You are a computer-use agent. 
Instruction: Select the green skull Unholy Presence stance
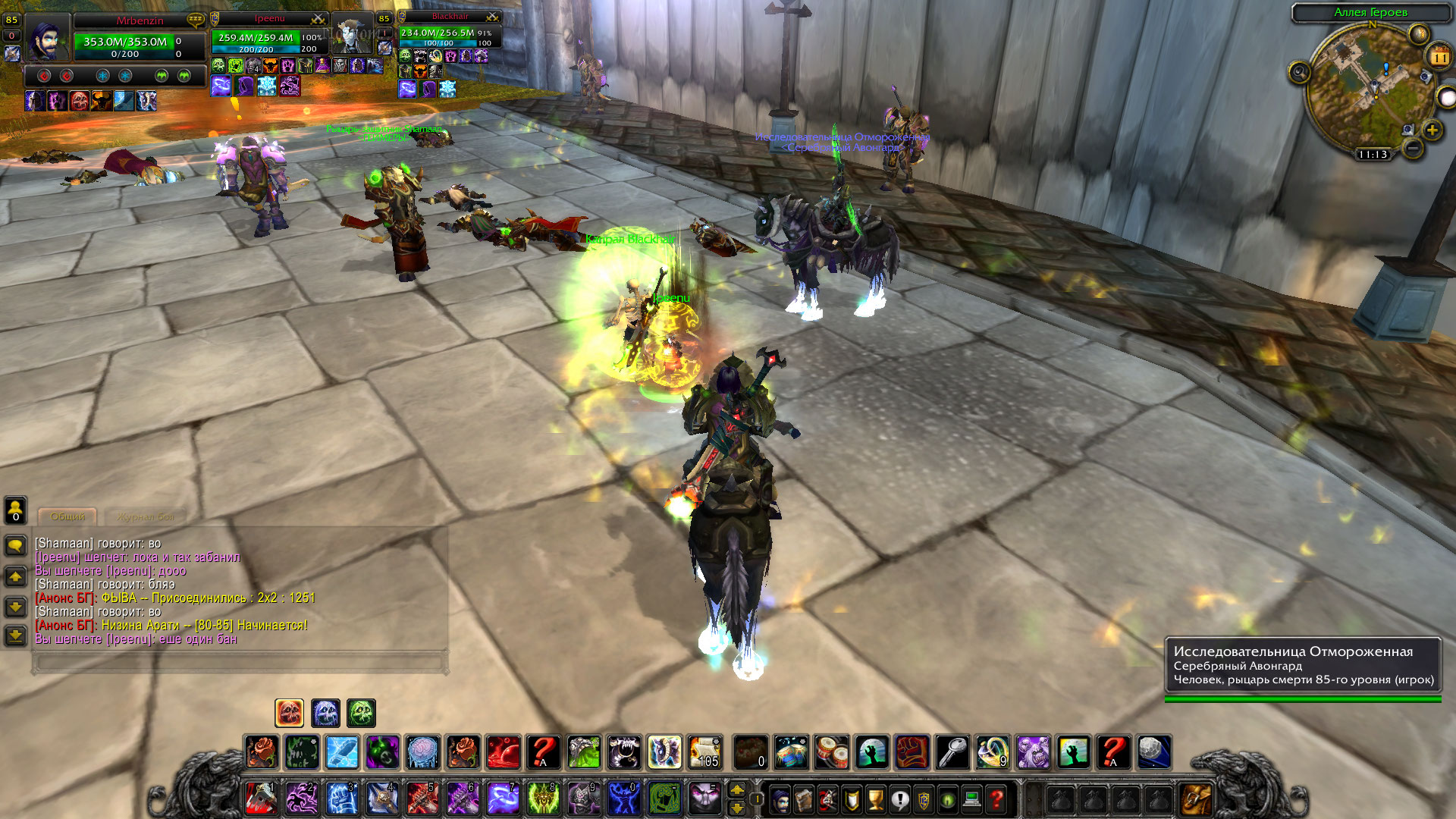pos(362,713)
